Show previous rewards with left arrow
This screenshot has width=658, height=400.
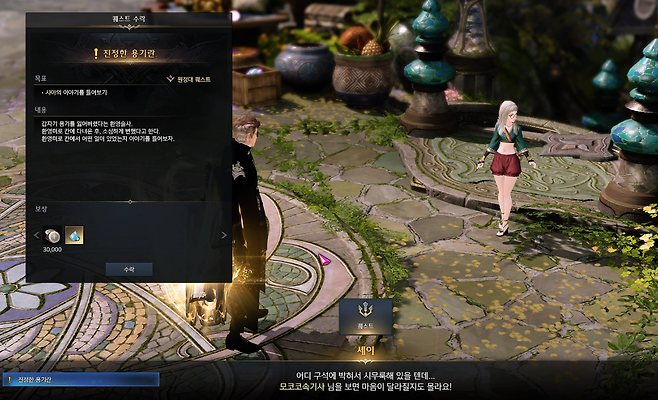35,236
